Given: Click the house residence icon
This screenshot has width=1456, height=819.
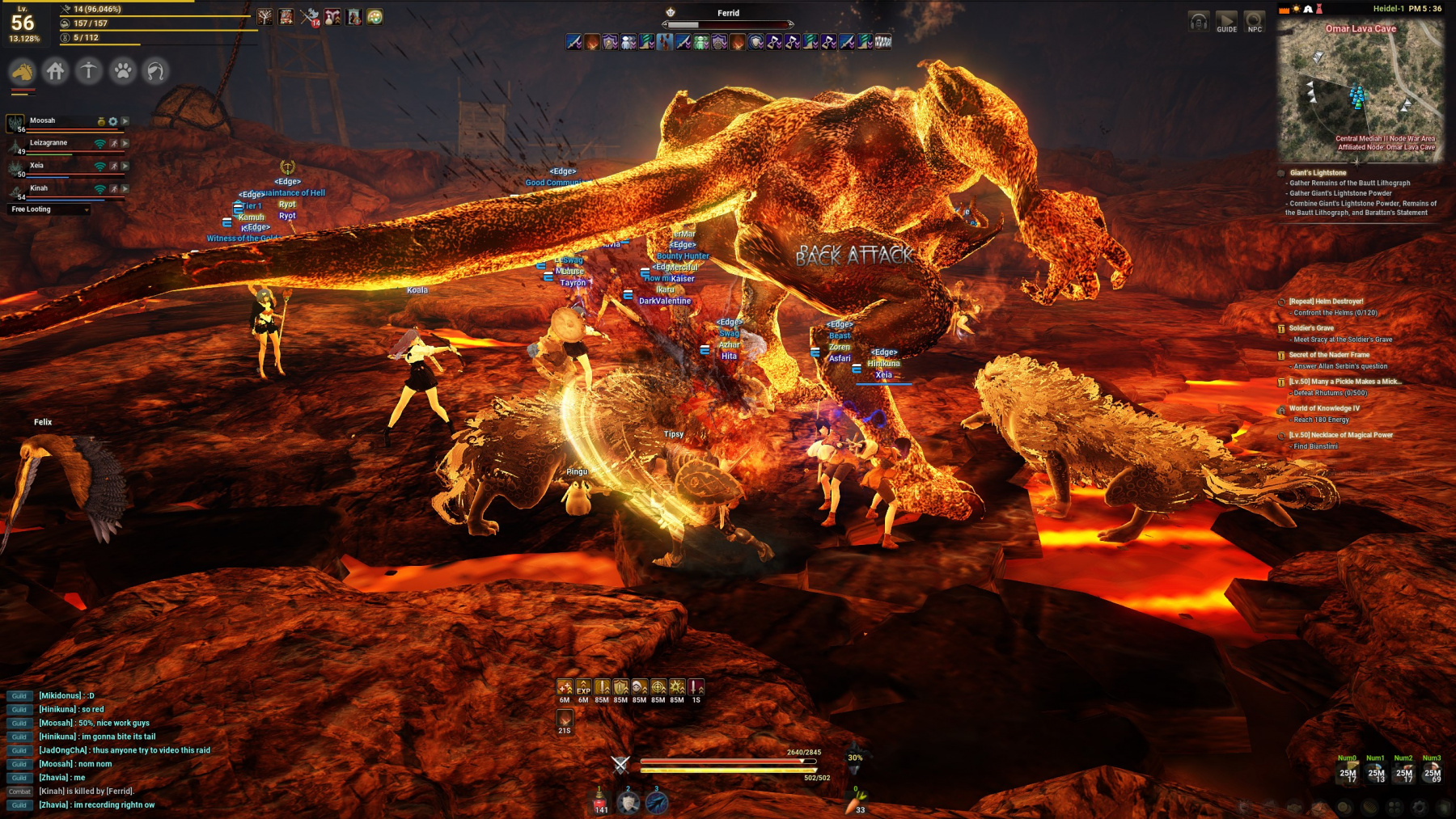Looking at the screenshot, I should coord(56,72).
